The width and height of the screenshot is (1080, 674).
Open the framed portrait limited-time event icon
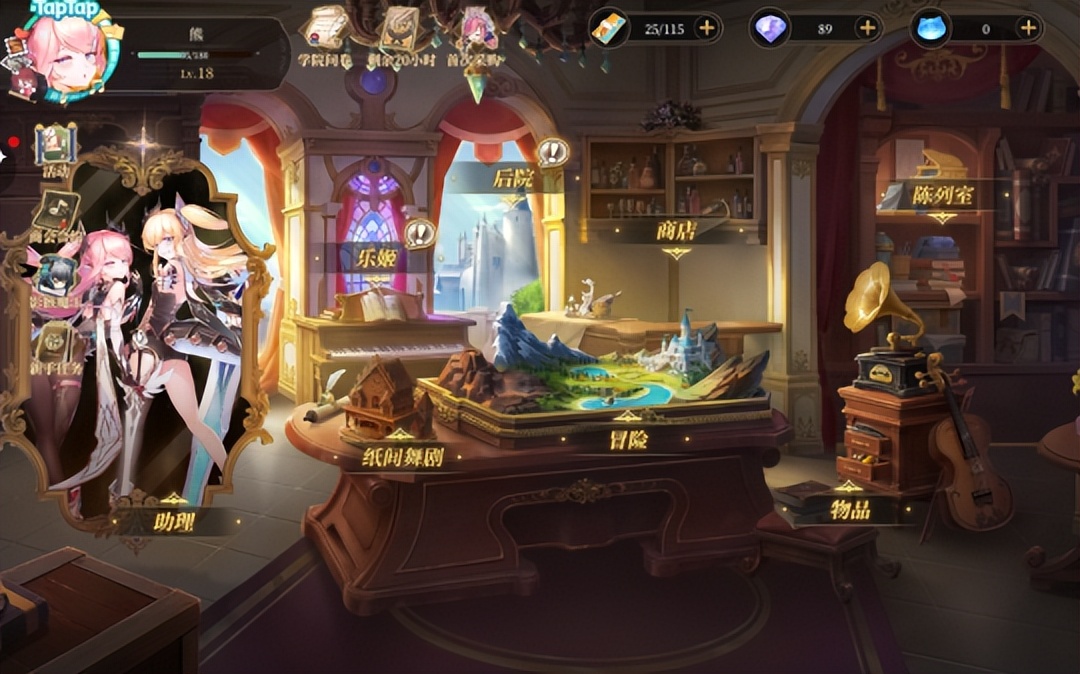tap(399, 30)
